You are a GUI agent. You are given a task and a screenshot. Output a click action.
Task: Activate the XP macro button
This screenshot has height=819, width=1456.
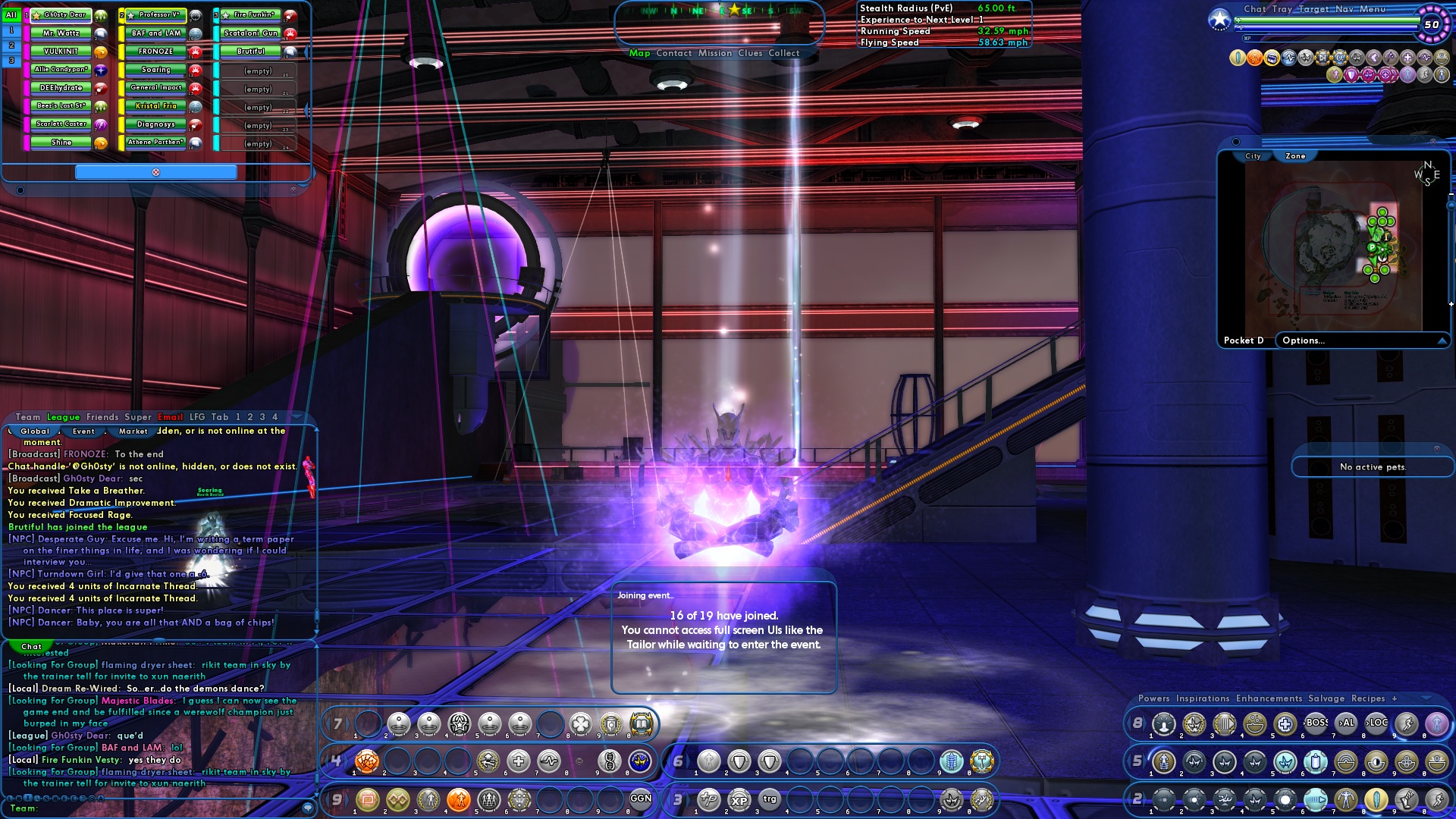click(739, 800)
